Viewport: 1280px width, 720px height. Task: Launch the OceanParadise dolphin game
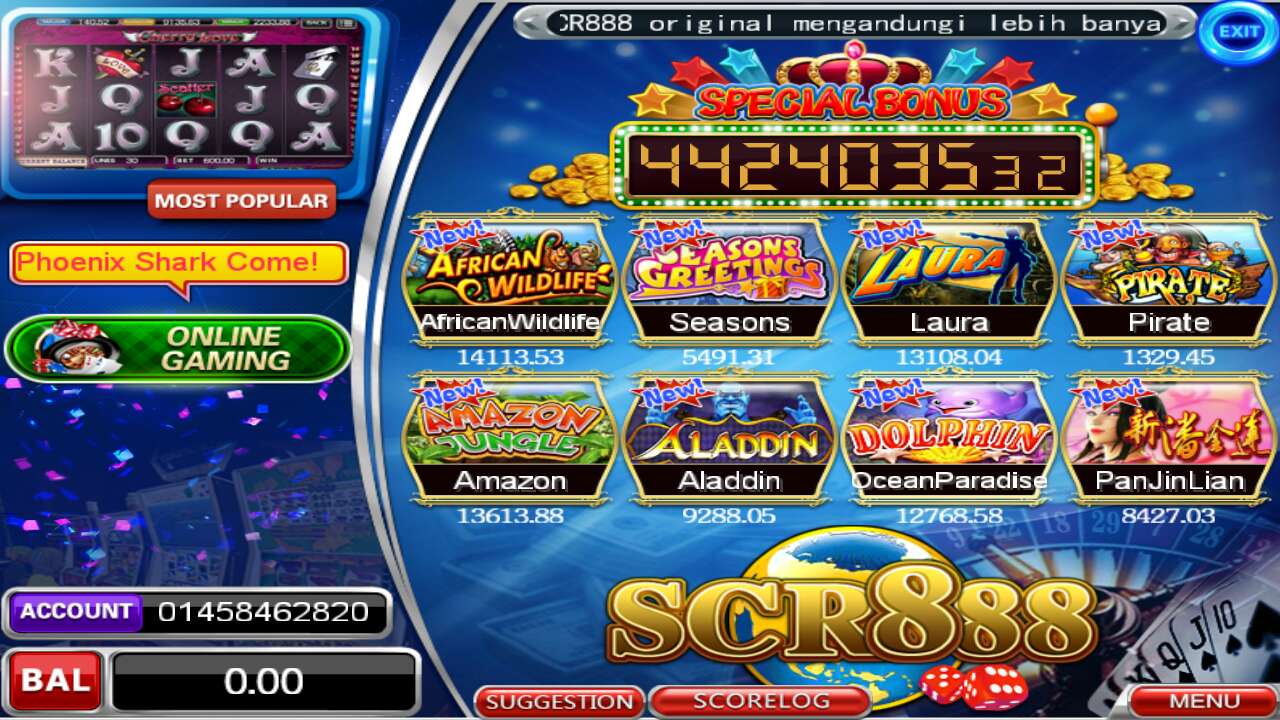pyautogui.click(x=950, y=430)
